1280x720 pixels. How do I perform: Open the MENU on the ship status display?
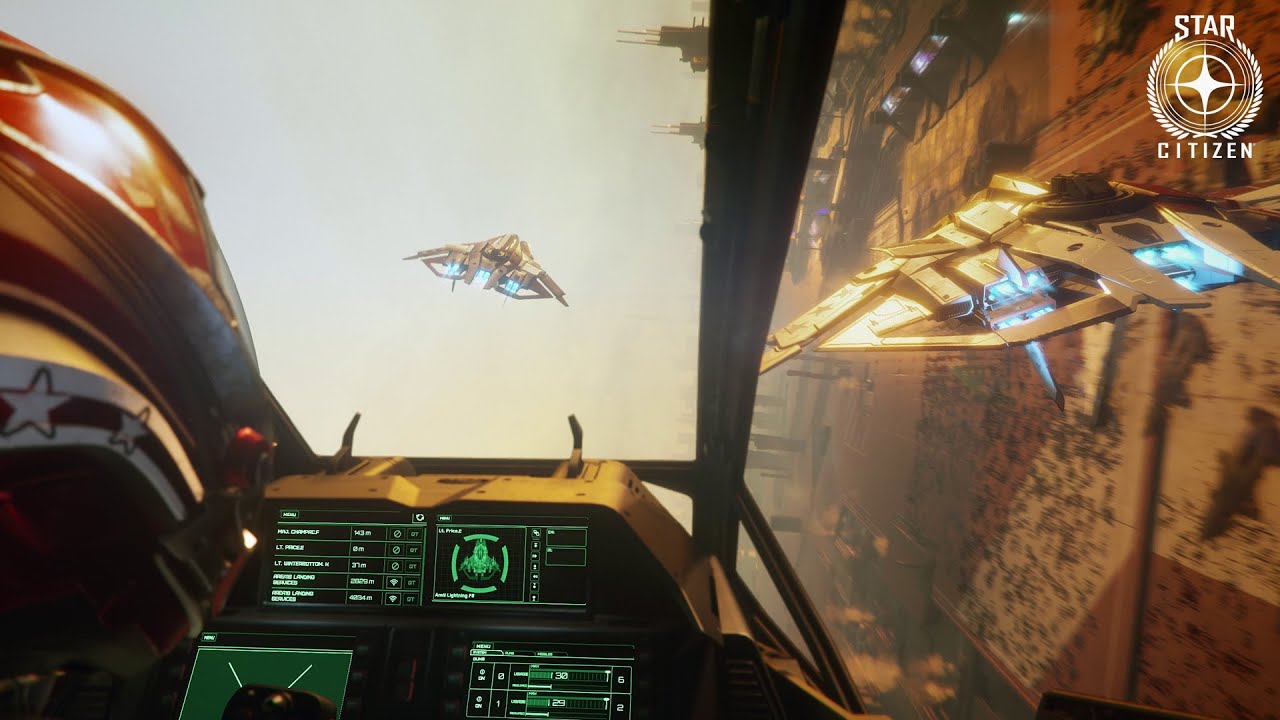pyautogui.click(x=446, y=518)
